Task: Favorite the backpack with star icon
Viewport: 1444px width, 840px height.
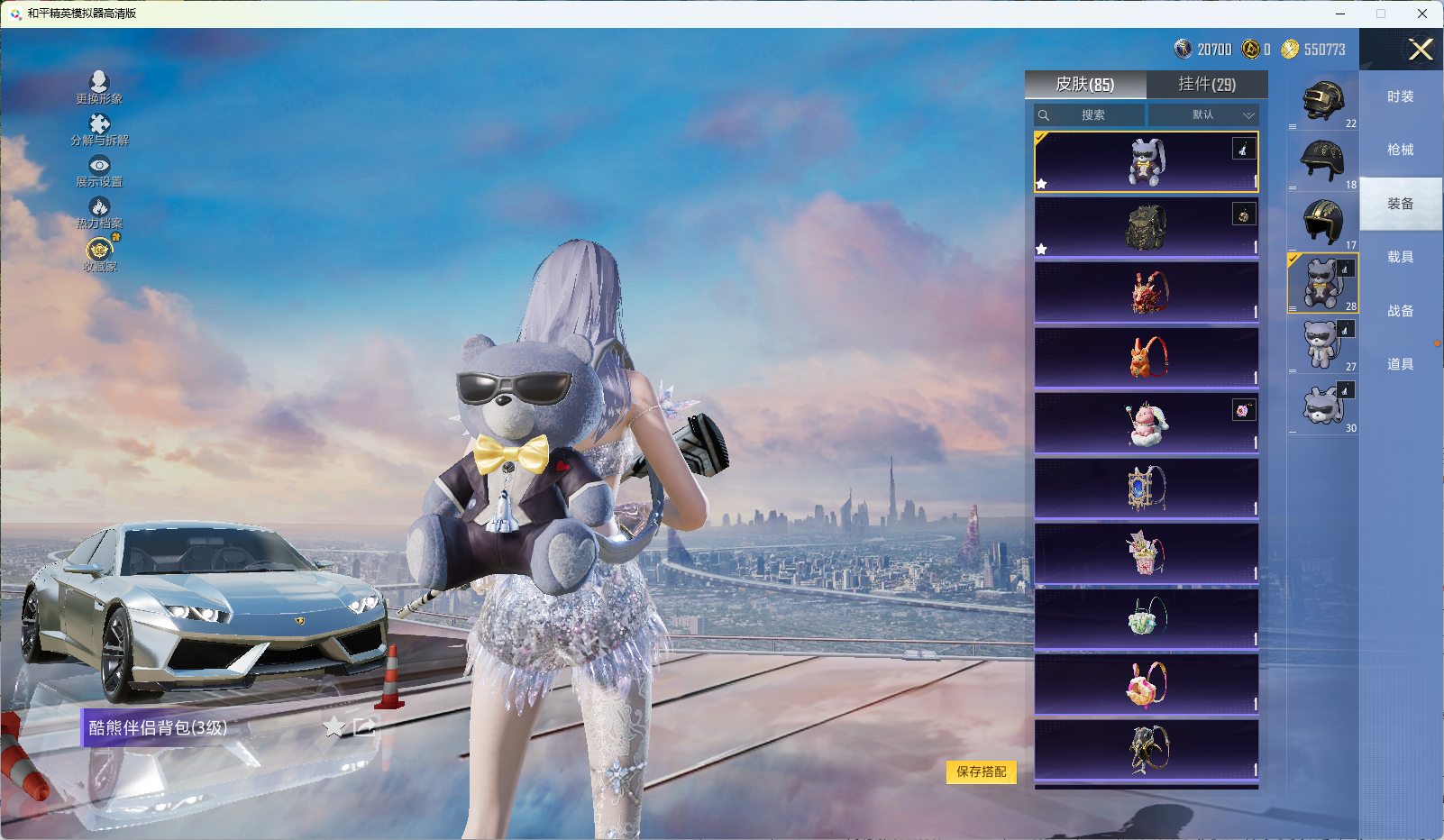Action: pos(334,727)
